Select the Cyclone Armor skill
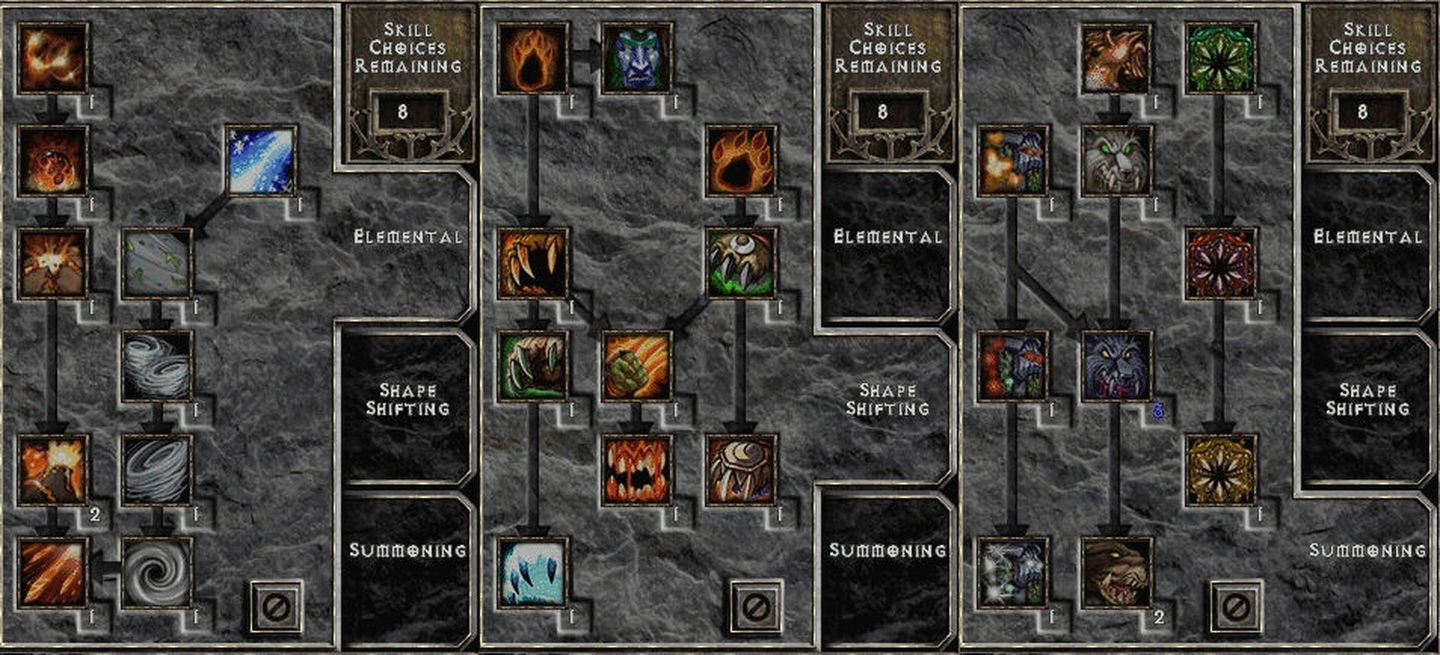This screenshot has height=655, width=1440. pyautogui.click(x=156, y=263)
